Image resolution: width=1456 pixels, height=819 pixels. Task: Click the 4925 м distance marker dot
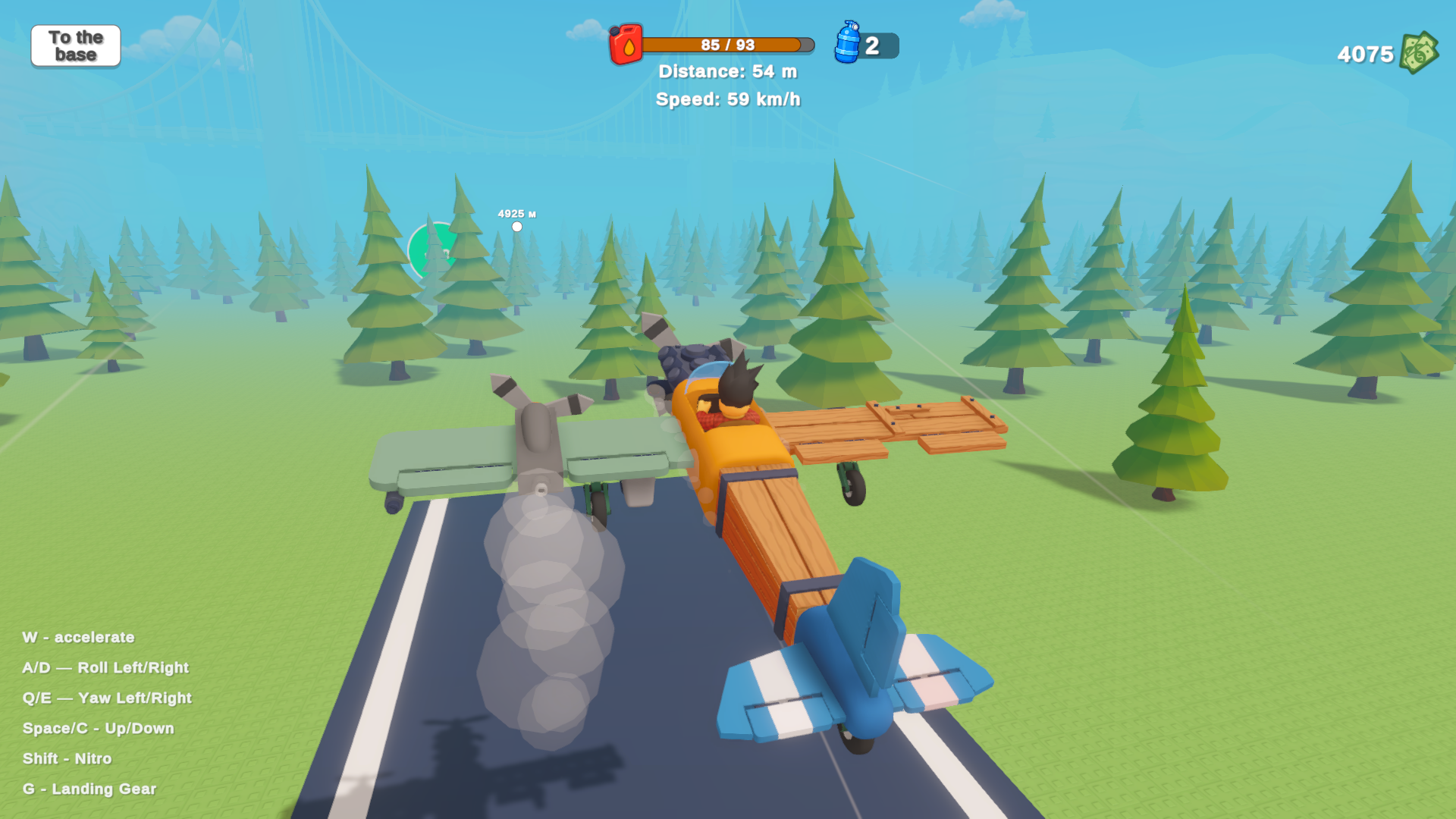516,225
